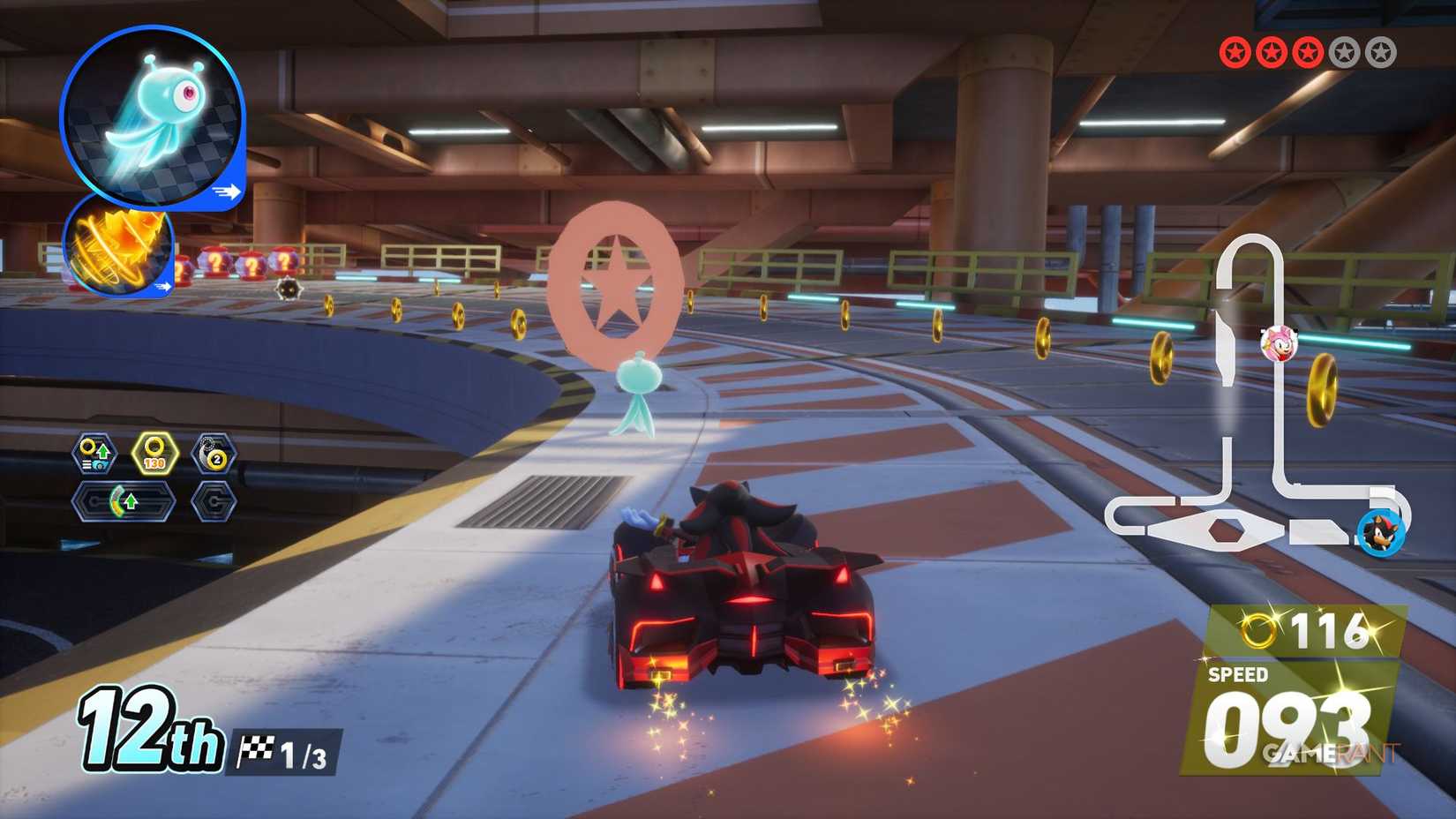Toggle the first red star medal
The image size is (1456, 819).
coord(1235,50)
